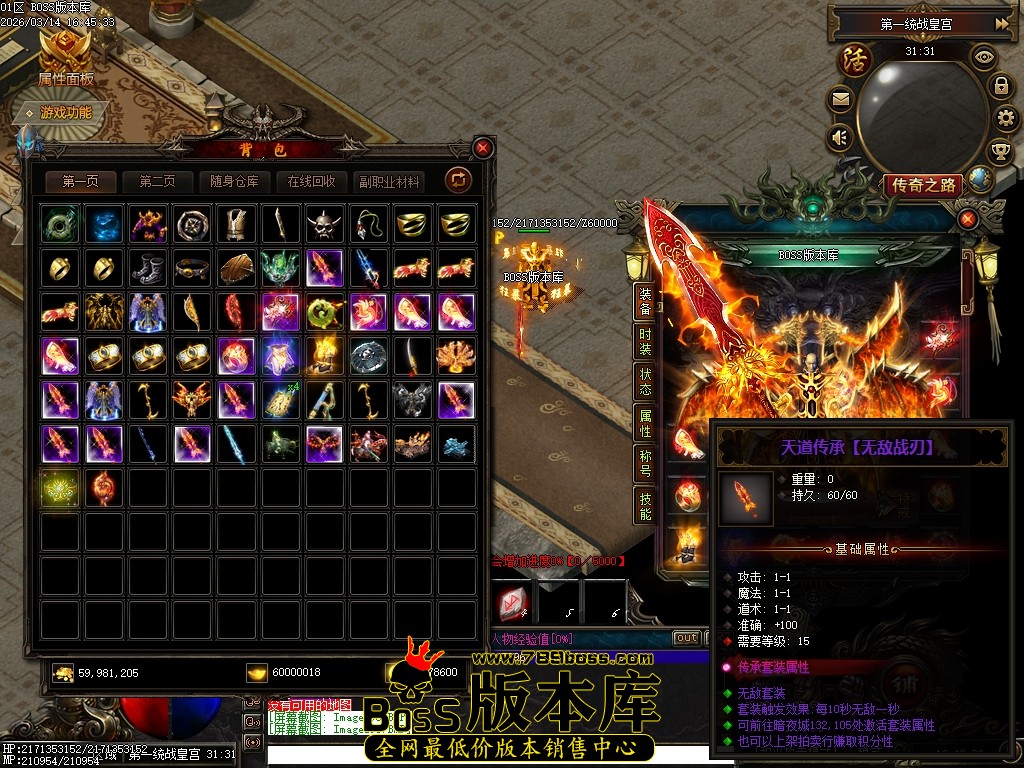Toggle sound with the speaker icon
This screenshot has width=1024, height=768.
(x=840, y=137)
